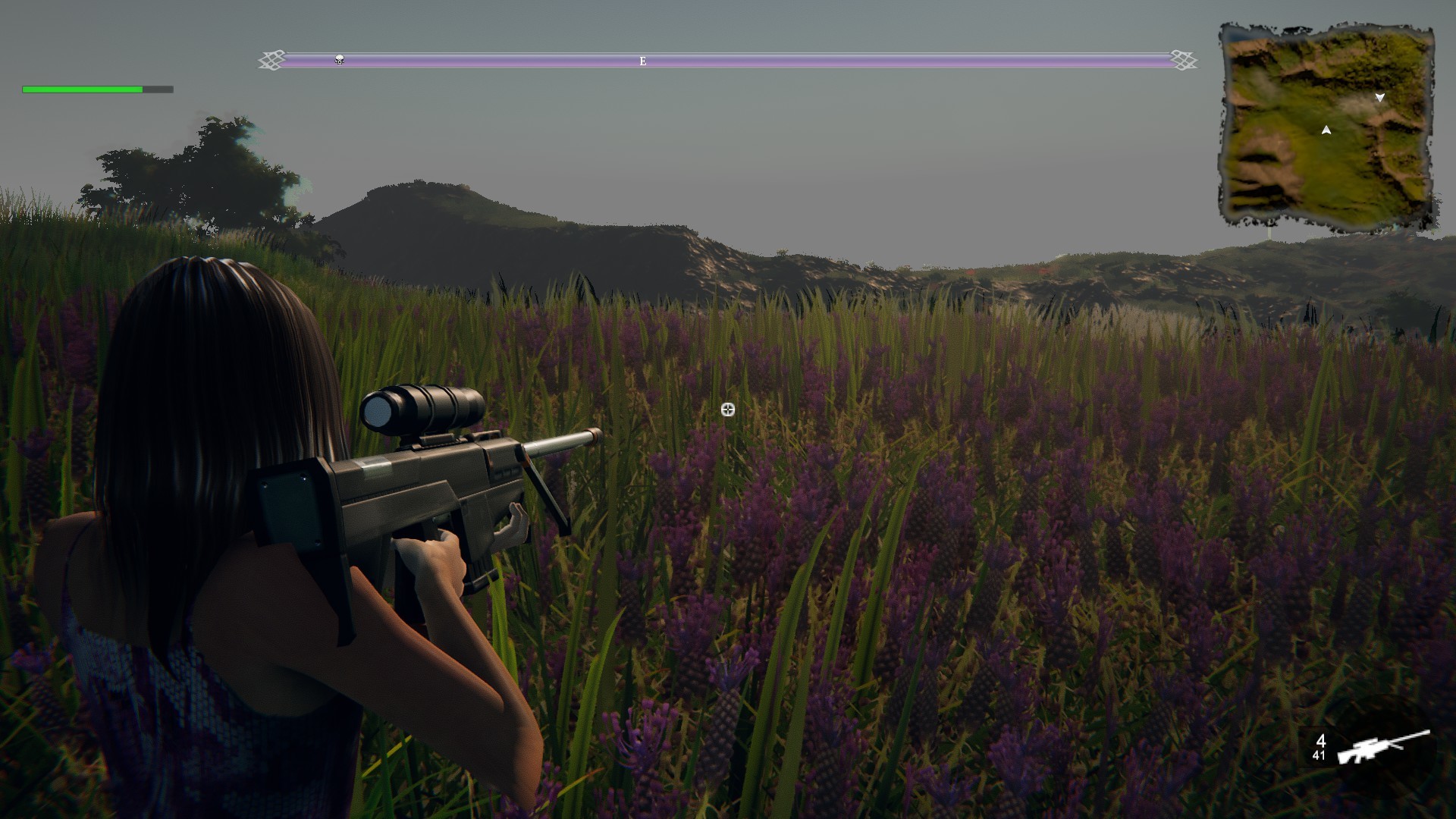Click the depleted gray section of the health bar
Image resolution: width=1456 pixels, height=819 pixels.
[157, 89]
